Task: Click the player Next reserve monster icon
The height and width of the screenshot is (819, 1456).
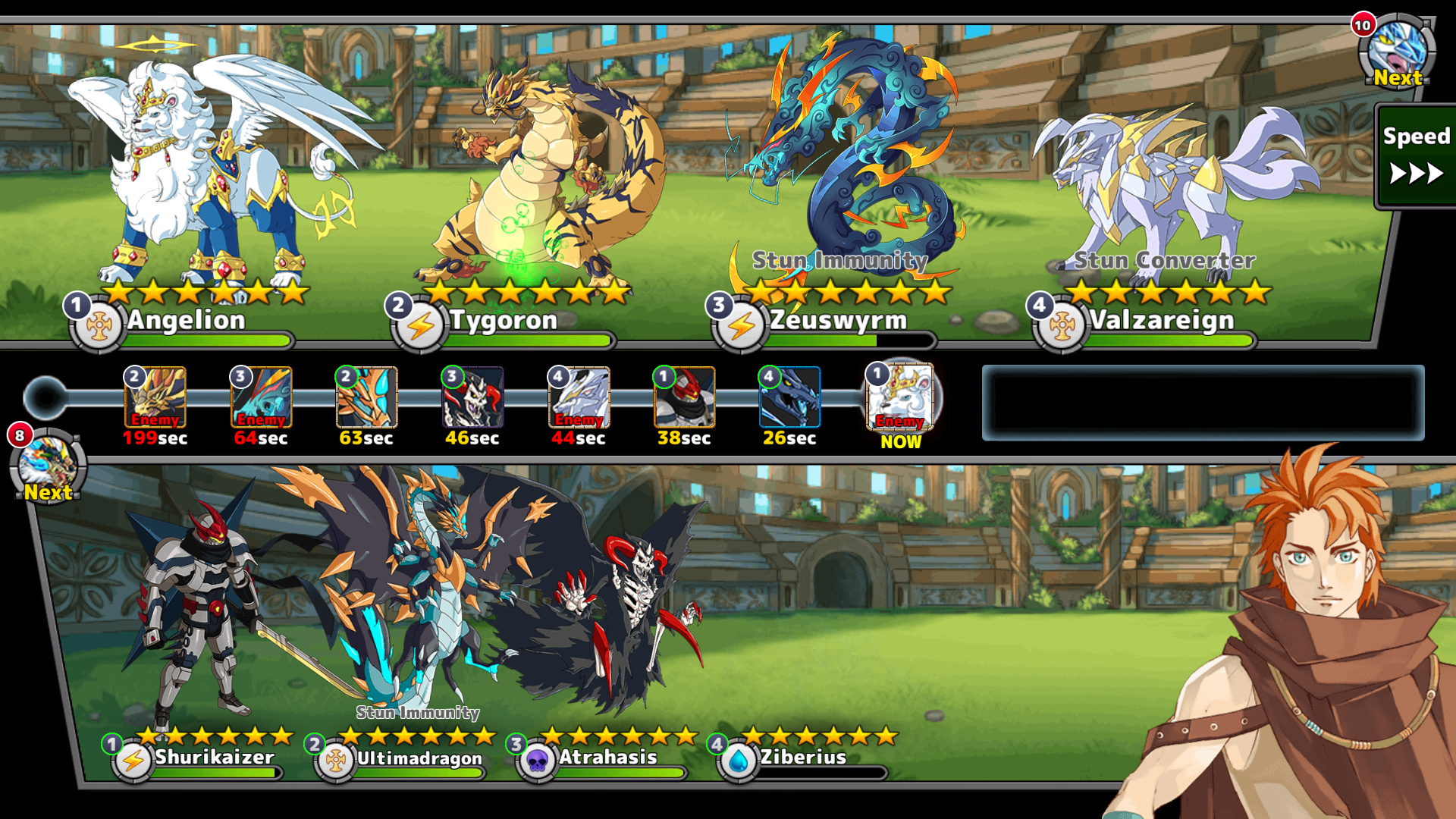Action: pyautogui.click(x=49, y=466)
